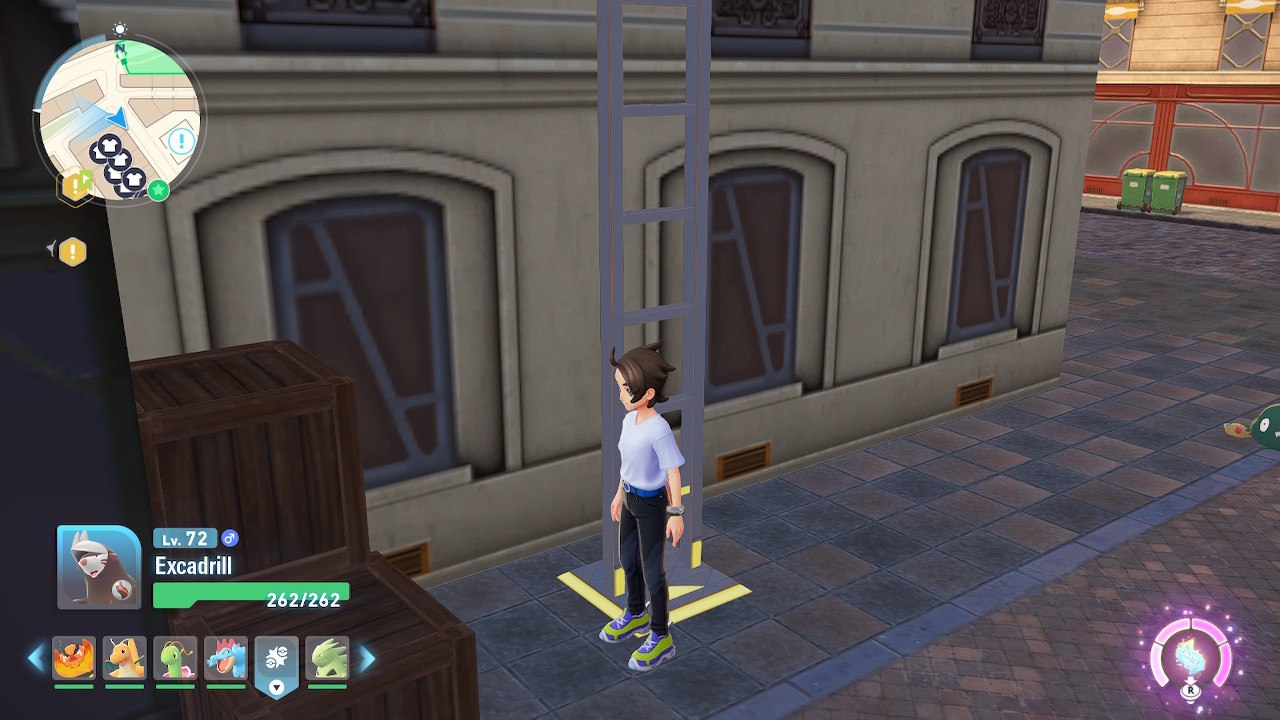Select the yellow quest marker with green flag

77,184
